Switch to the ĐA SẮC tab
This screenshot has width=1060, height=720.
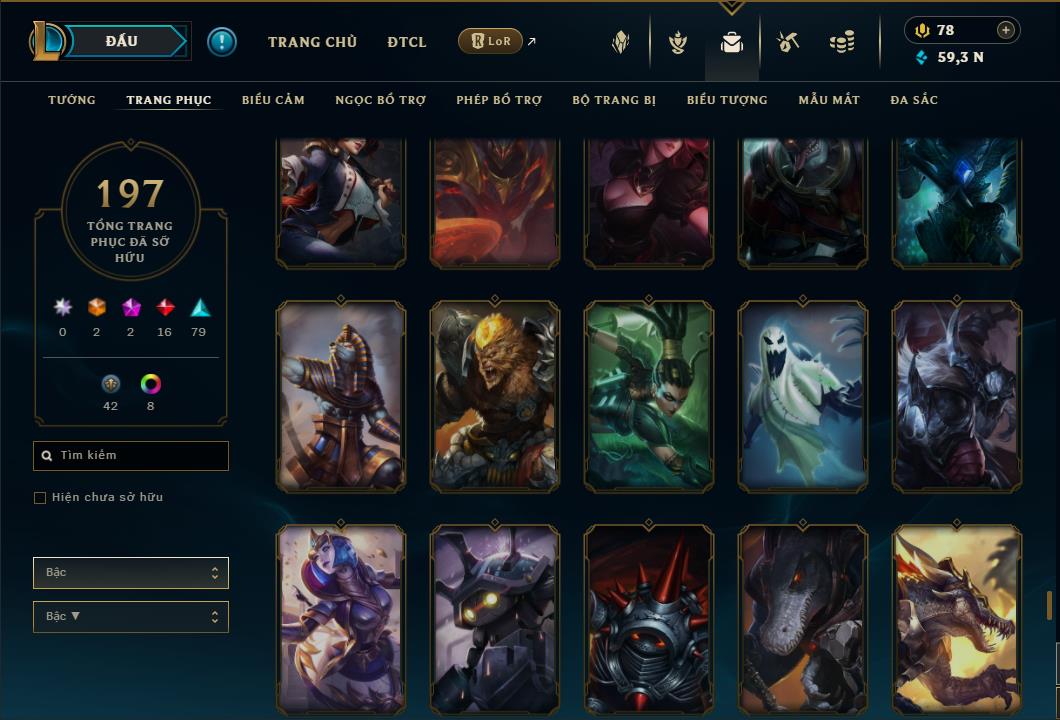(x=914, y=100)
